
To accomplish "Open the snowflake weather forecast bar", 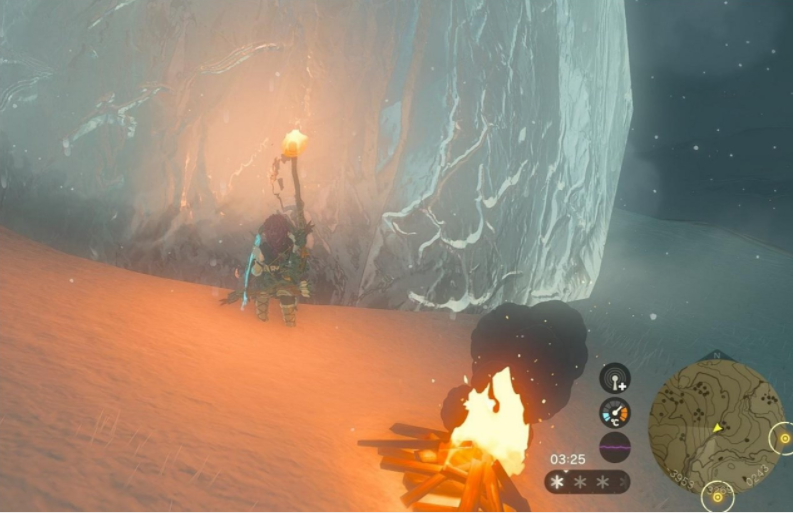I will pyautogui.click(x=587, y=482).
